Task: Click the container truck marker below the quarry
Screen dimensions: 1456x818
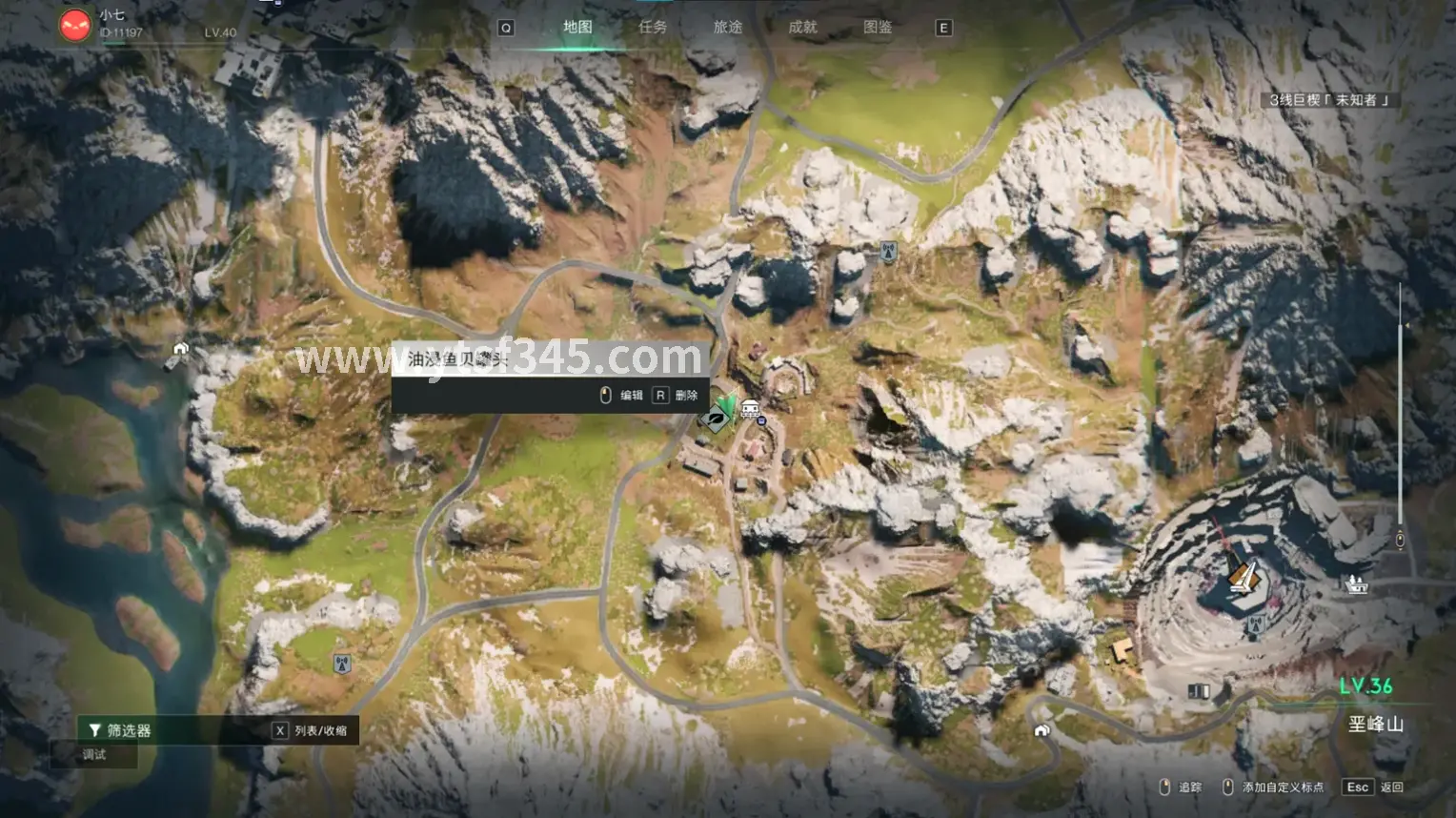Action: pyautogui.click(x=1198, y=690)
